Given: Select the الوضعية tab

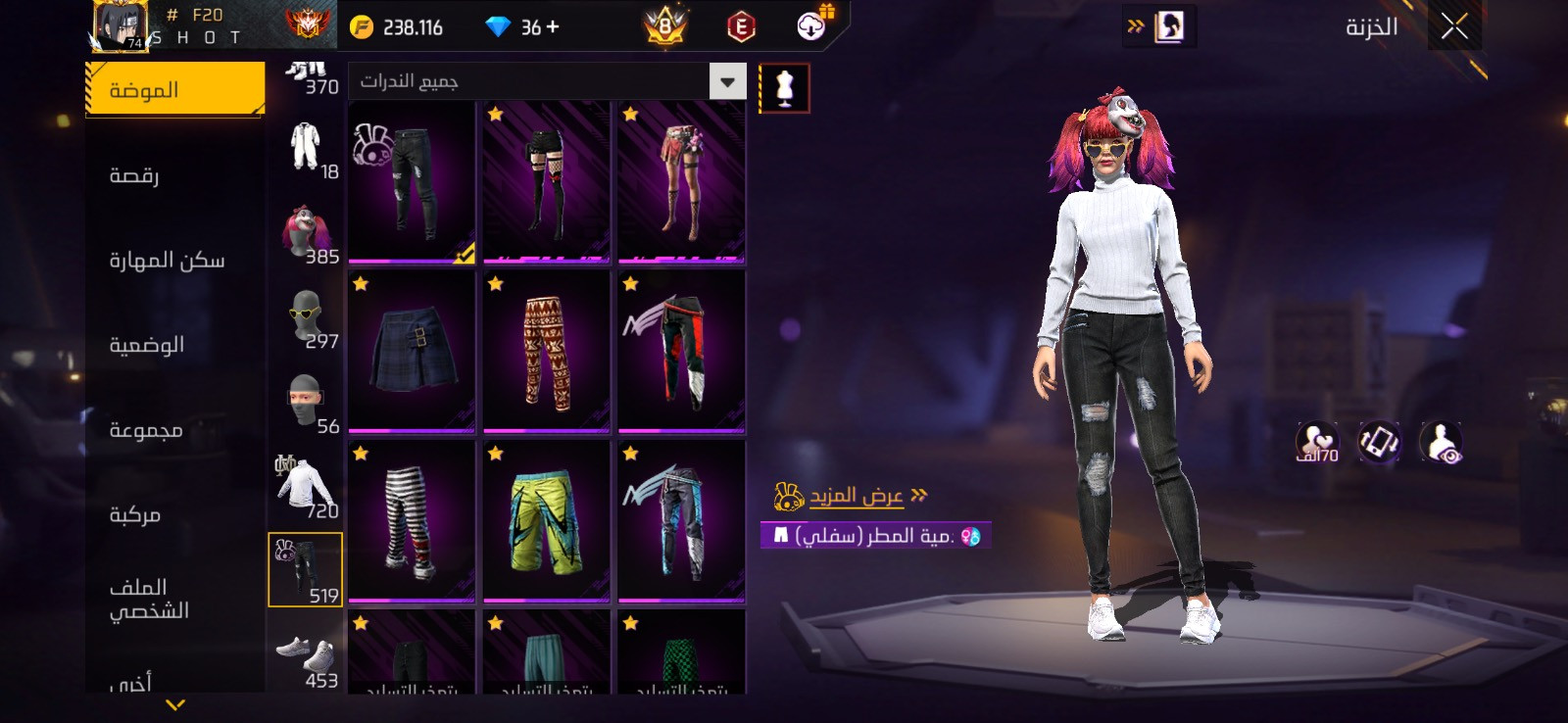Looking at the screenshot, I should click(147, 345).
